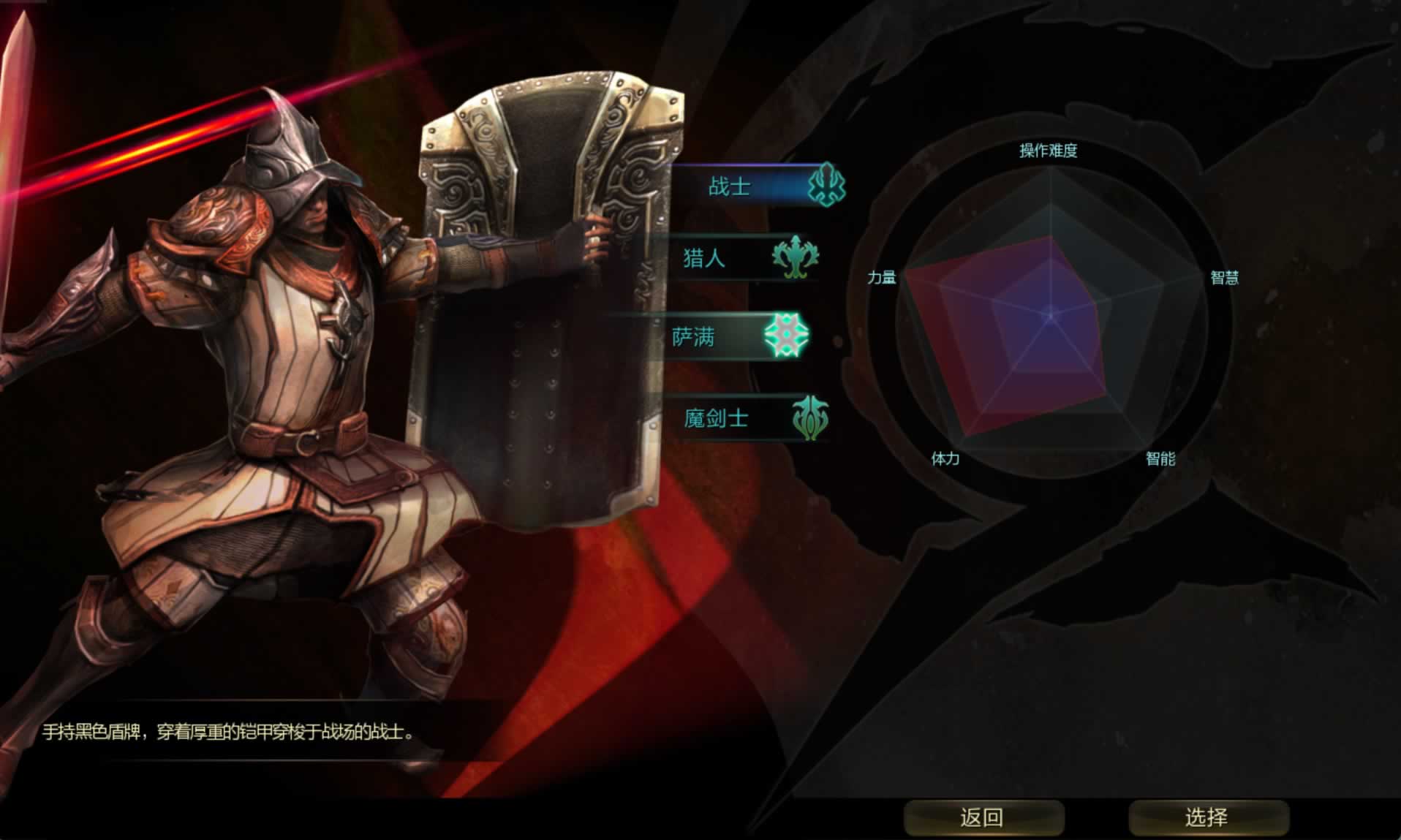Click the 返回 back button
1401x840 pixels.
(x=983, y=817)
